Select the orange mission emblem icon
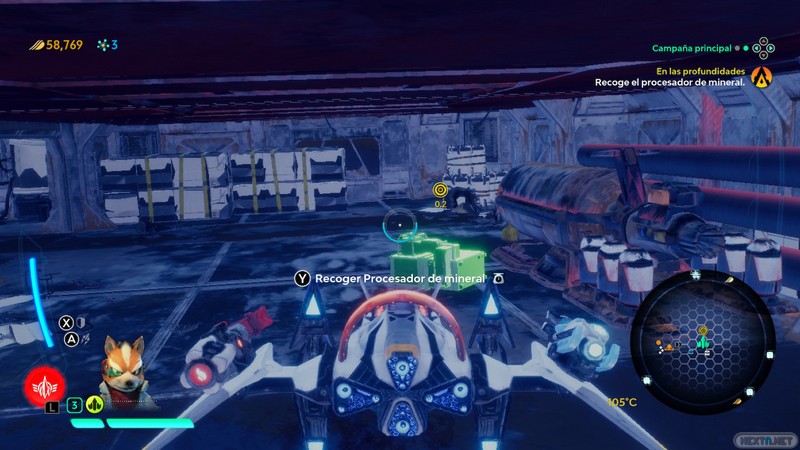Viewport: 800px width, 450px height. pyautogui.click(x=762, y=76)
